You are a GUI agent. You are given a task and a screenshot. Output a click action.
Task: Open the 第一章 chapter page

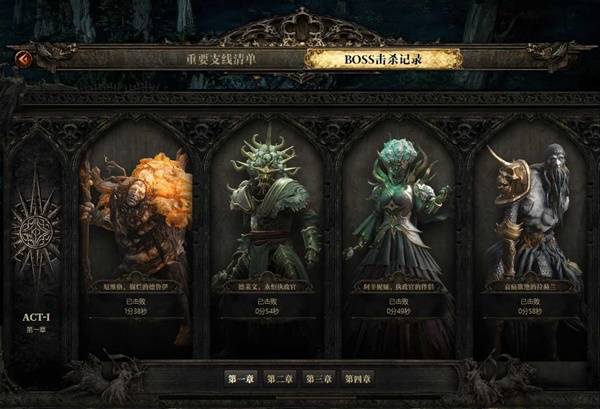(x=241, y=378)
